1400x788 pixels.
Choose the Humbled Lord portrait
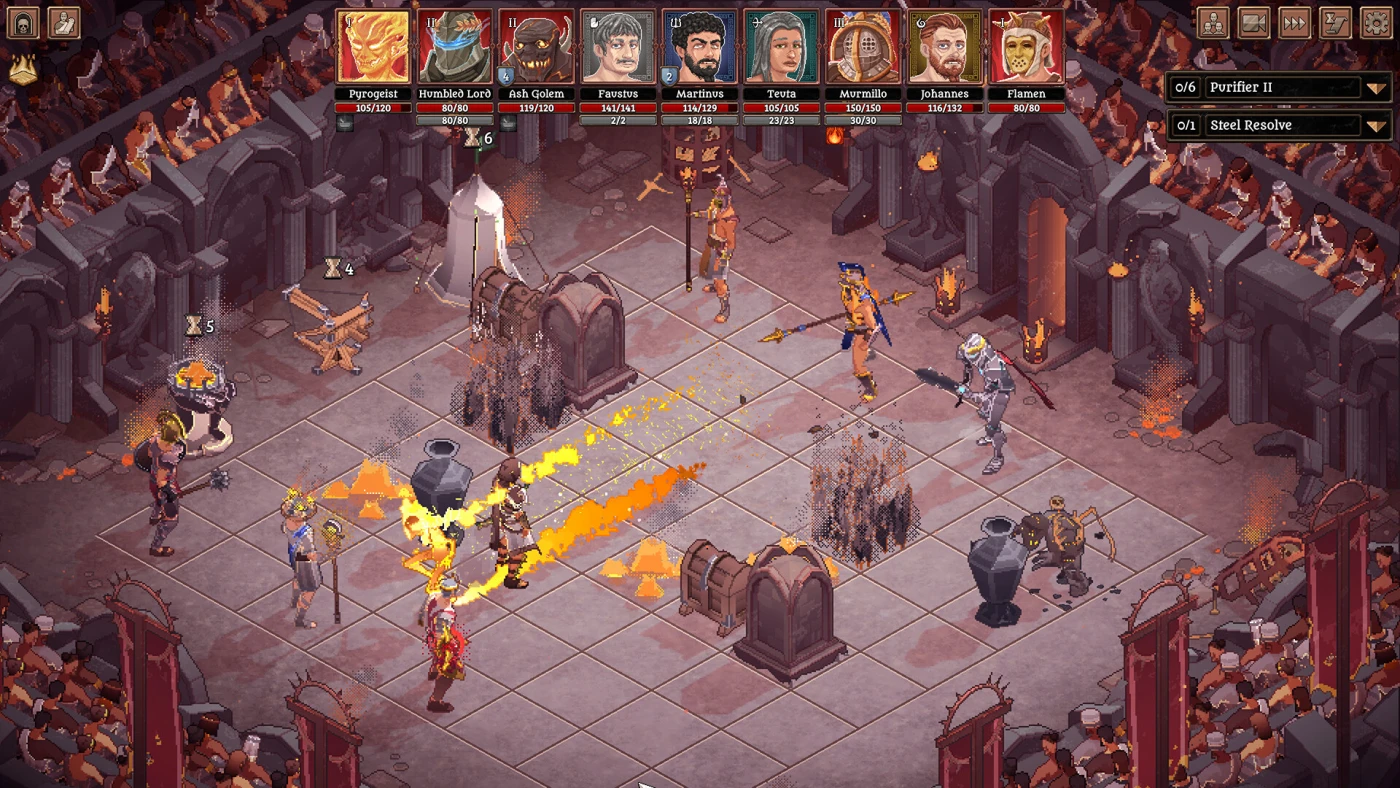tap(455, 48)
